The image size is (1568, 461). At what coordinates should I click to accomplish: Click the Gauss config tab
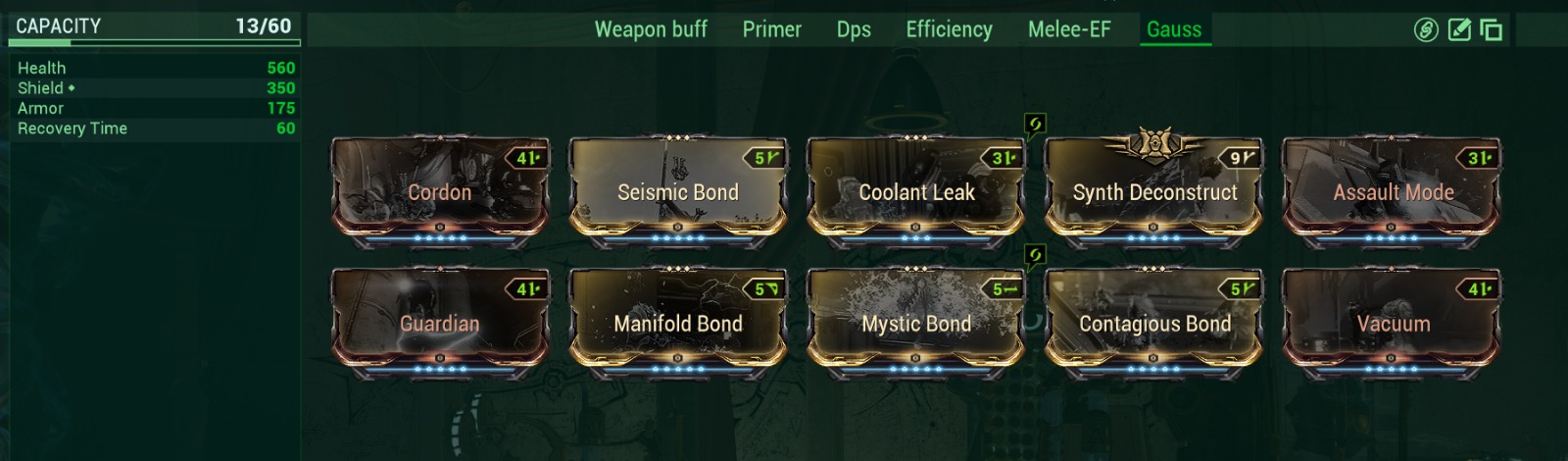click(1174, 29)
